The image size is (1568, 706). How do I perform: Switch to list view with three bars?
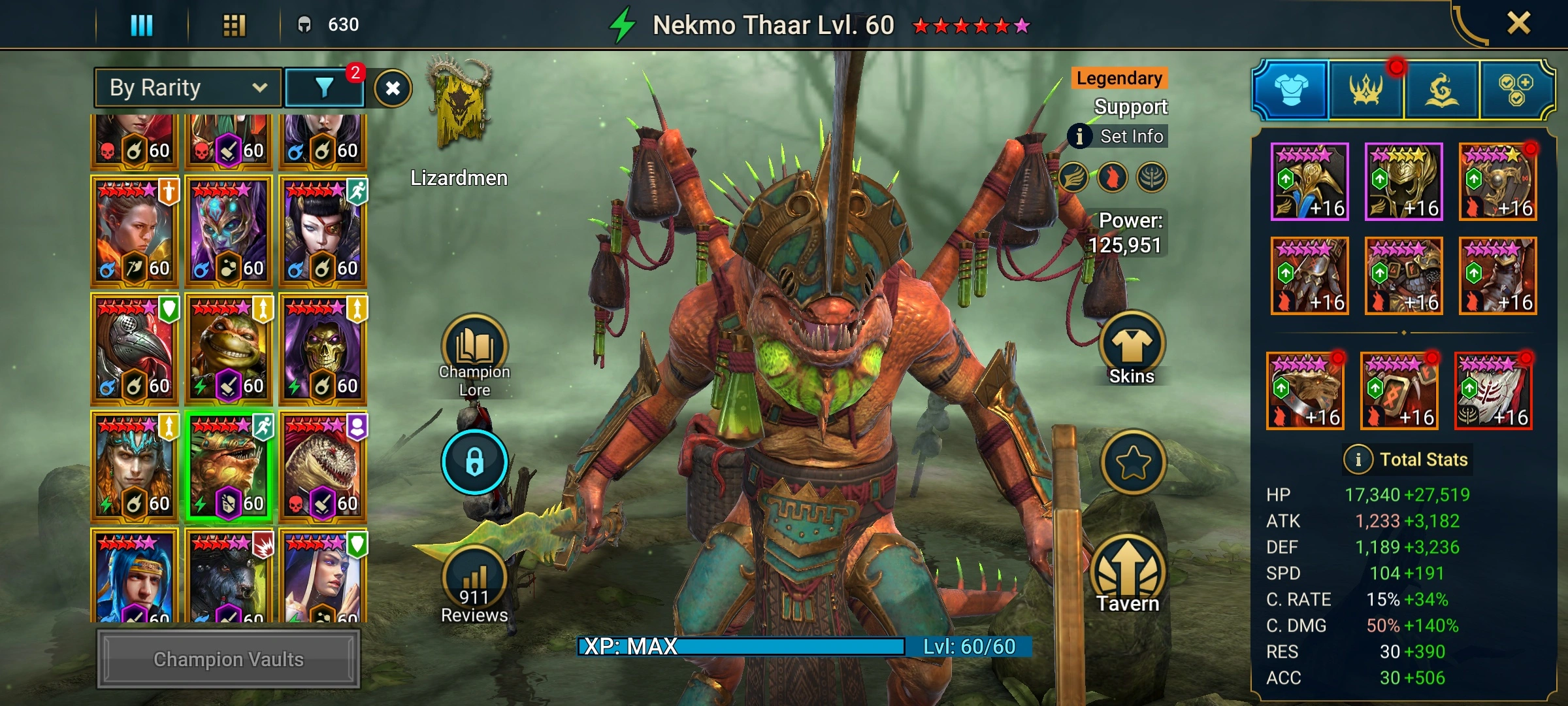coord(142,25)
